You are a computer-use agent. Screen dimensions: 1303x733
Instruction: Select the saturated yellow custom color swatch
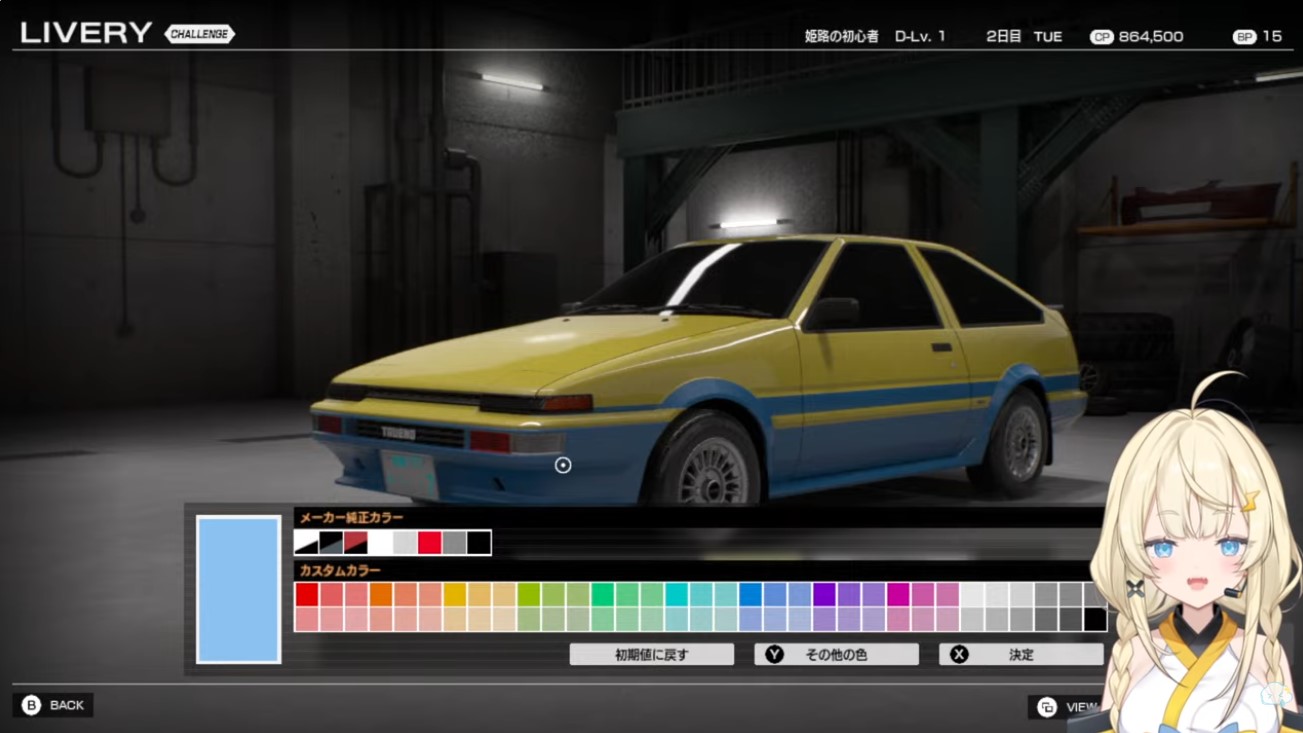(x=455, y=595)
